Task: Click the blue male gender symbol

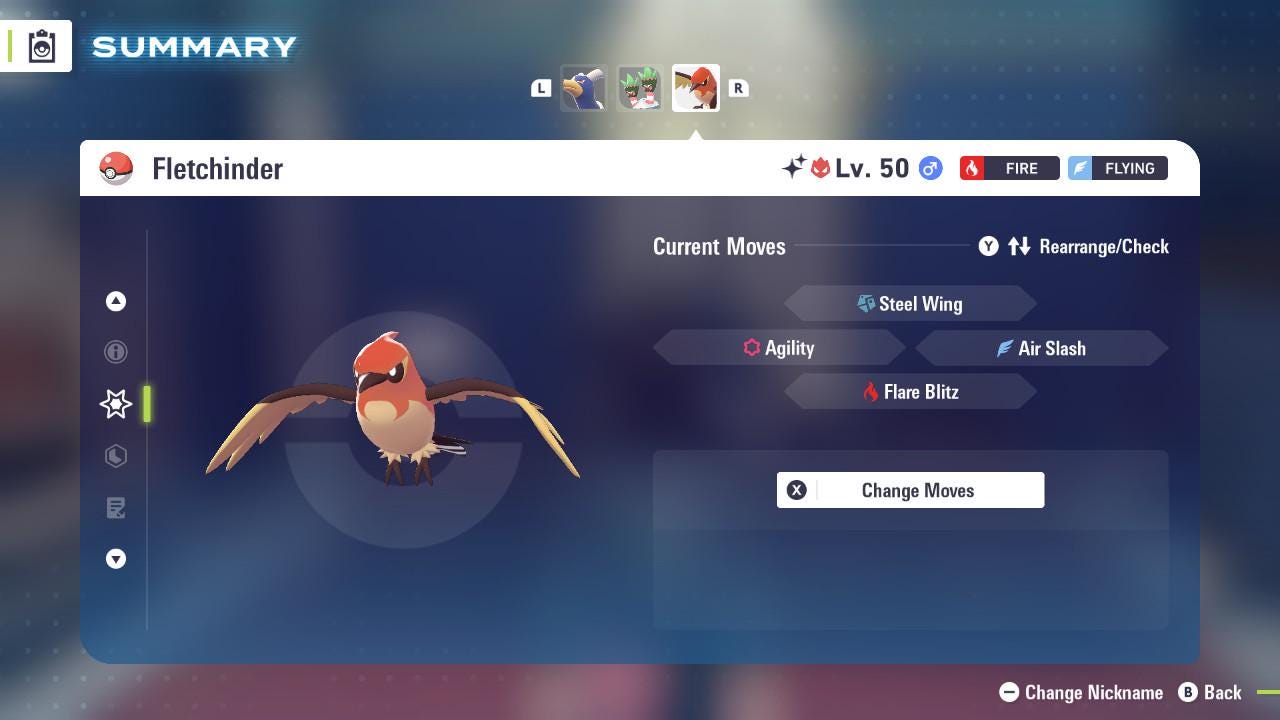Action: pos(929,168)
